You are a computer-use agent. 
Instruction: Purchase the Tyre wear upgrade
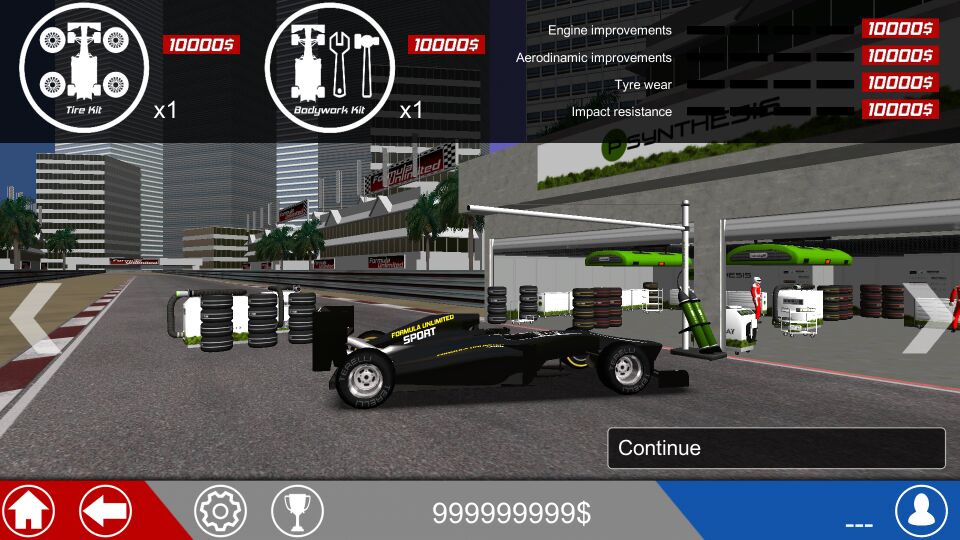(x=898, y=84)
